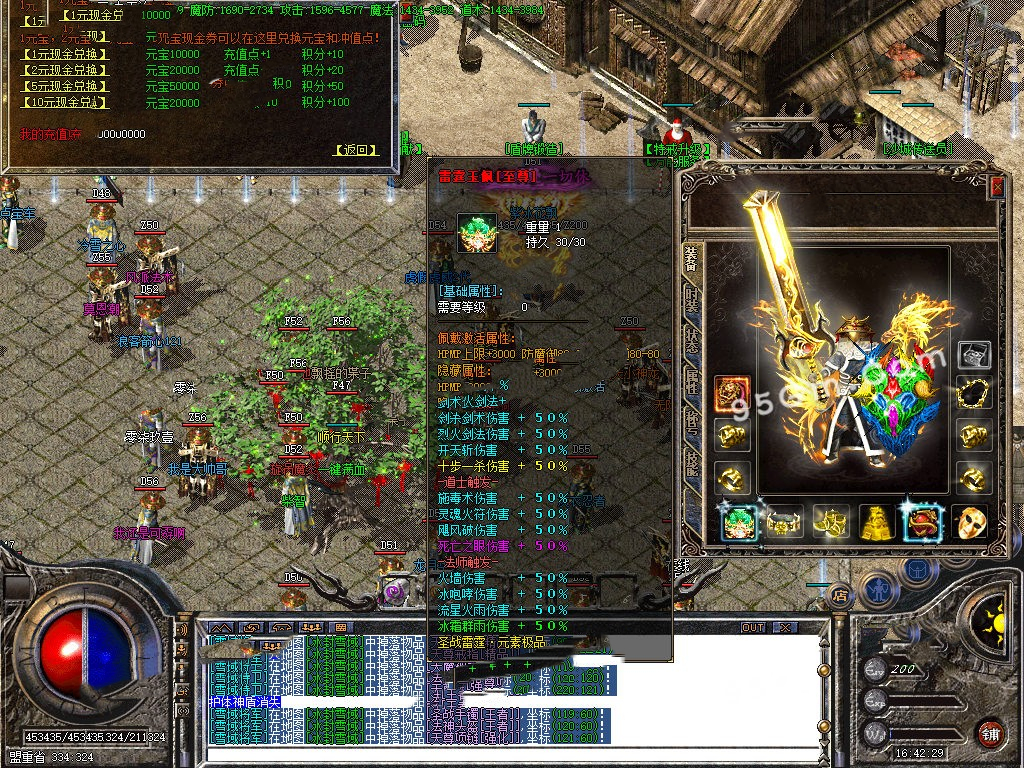Viewport: 1024px width, 768px height.
Task: Switch to the 技能 skills tab
Action: 691,462
